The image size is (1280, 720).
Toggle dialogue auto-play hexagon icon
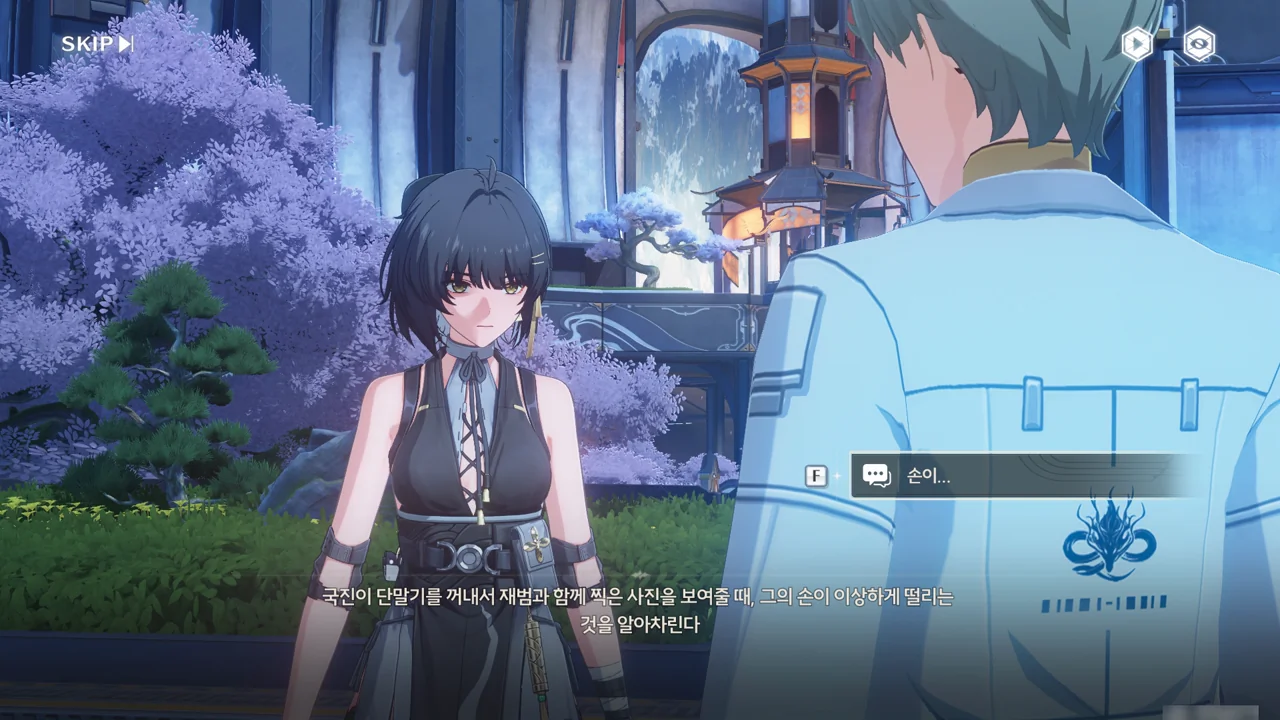(1136, 44)
